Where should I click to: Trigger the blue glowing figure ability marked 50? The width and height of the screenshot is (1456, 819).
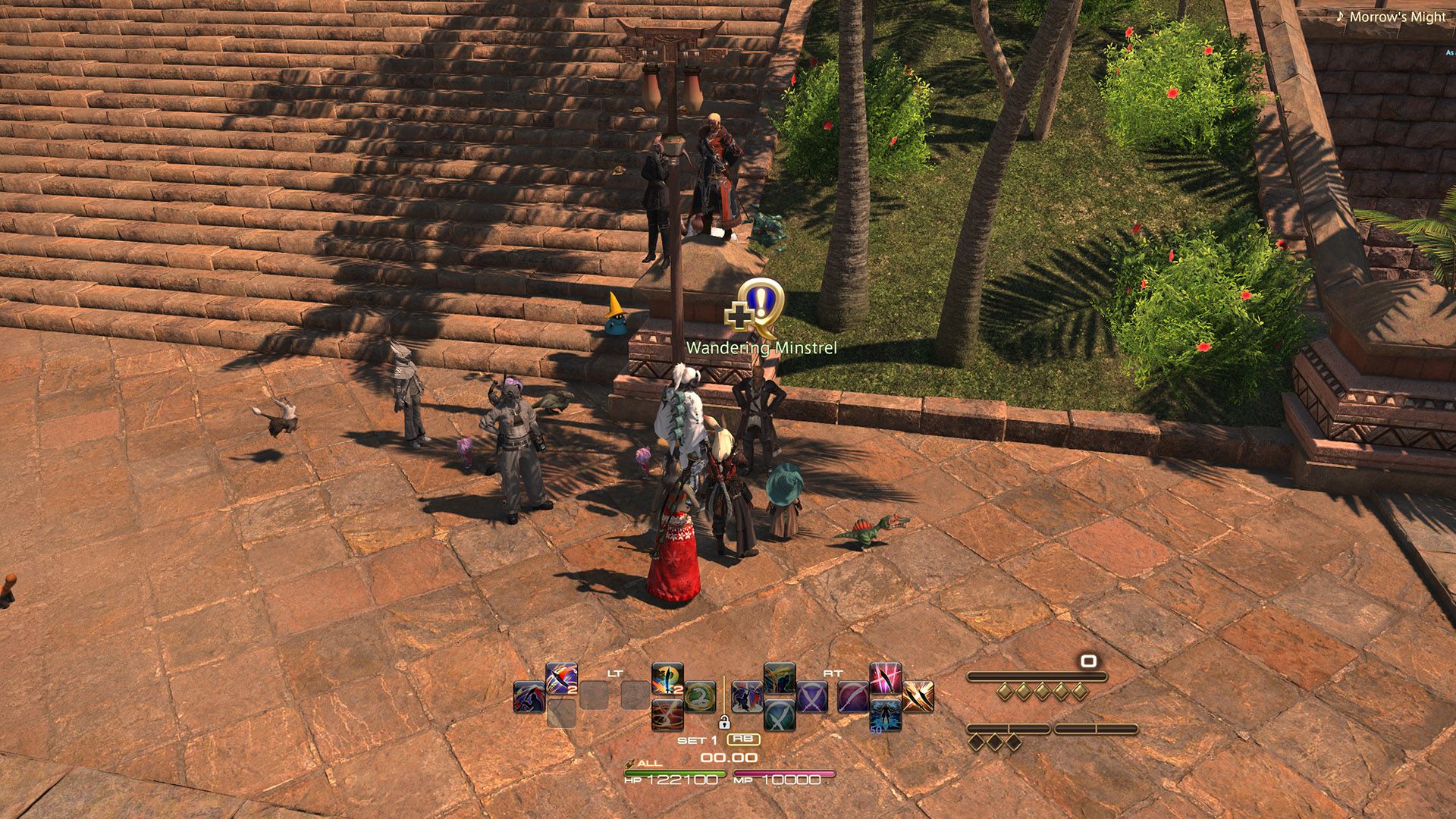click(x=886, y=716)
